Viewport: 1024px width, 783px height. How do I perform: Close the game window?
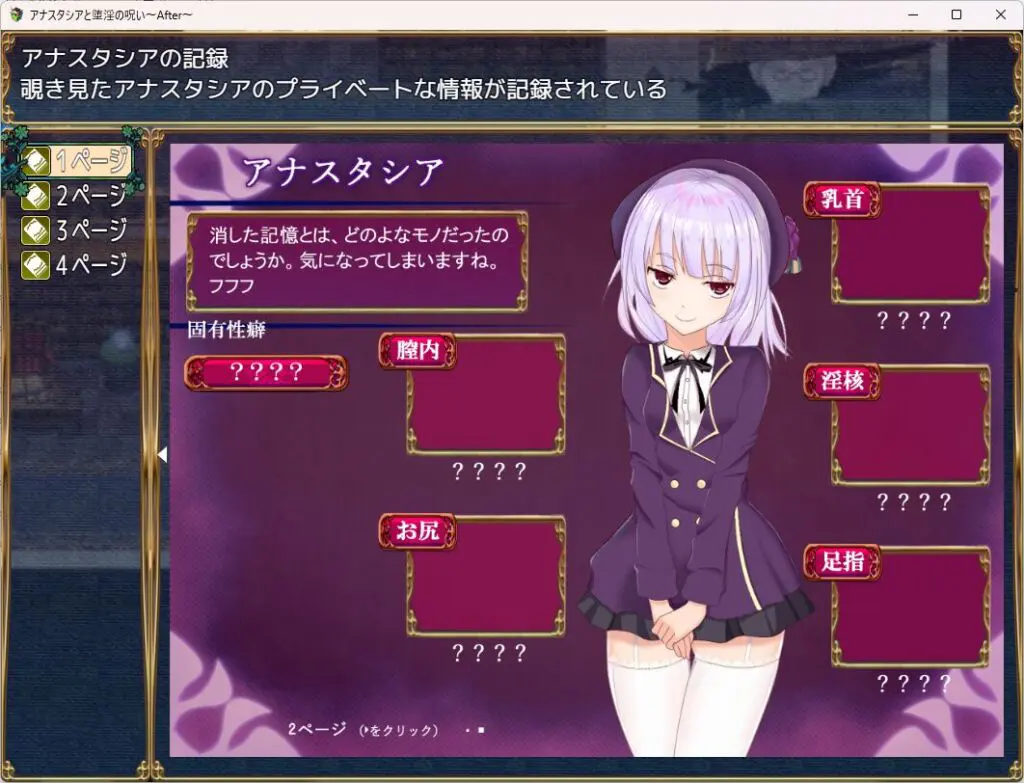pyautogui.click(x=1001, y=15)
